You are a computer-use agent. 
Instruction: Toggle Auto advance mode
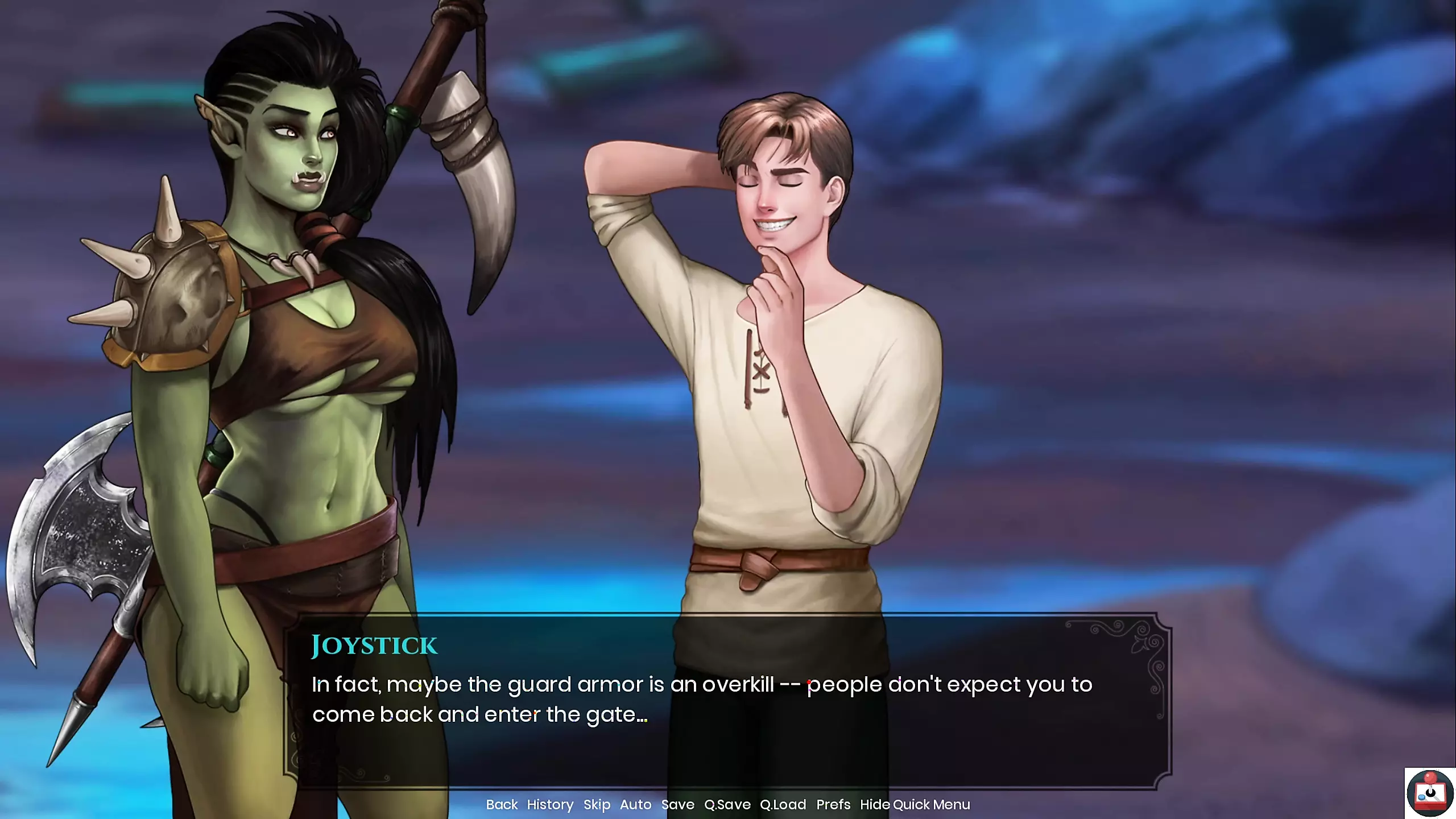[635, 804]
